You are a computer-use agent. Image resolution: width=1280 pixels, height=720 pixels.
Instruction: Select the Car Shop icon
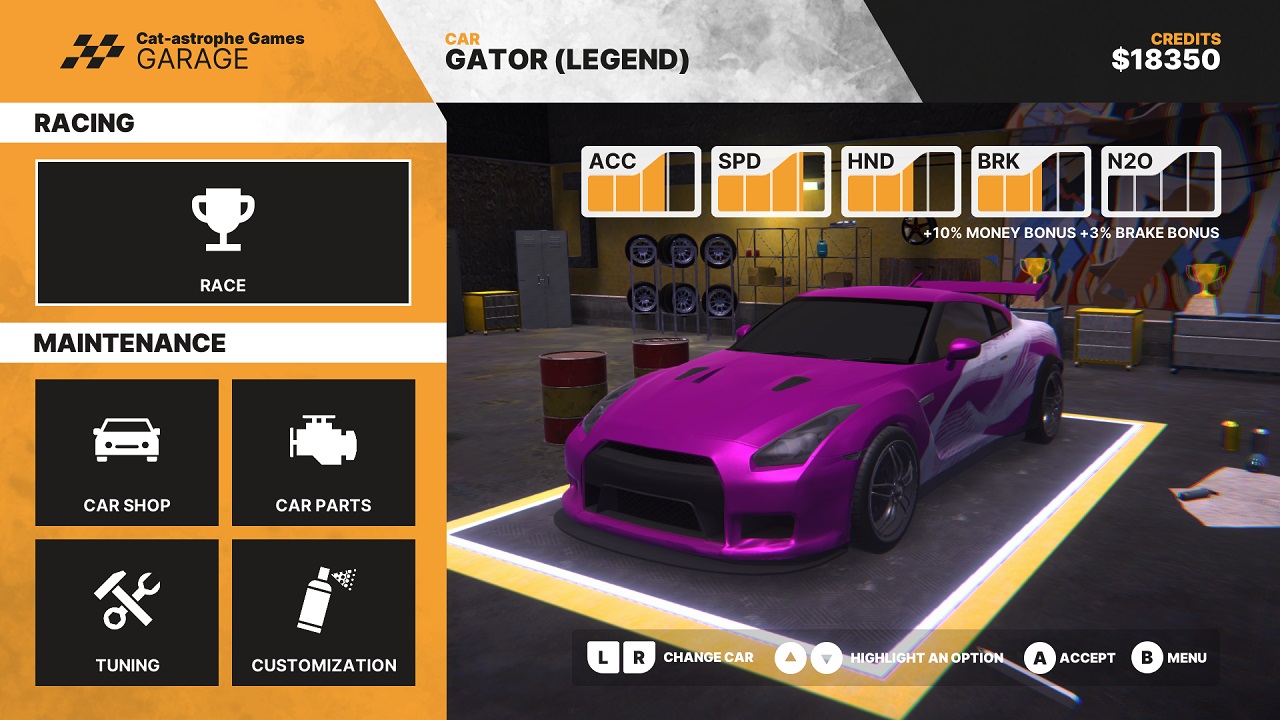126,440
